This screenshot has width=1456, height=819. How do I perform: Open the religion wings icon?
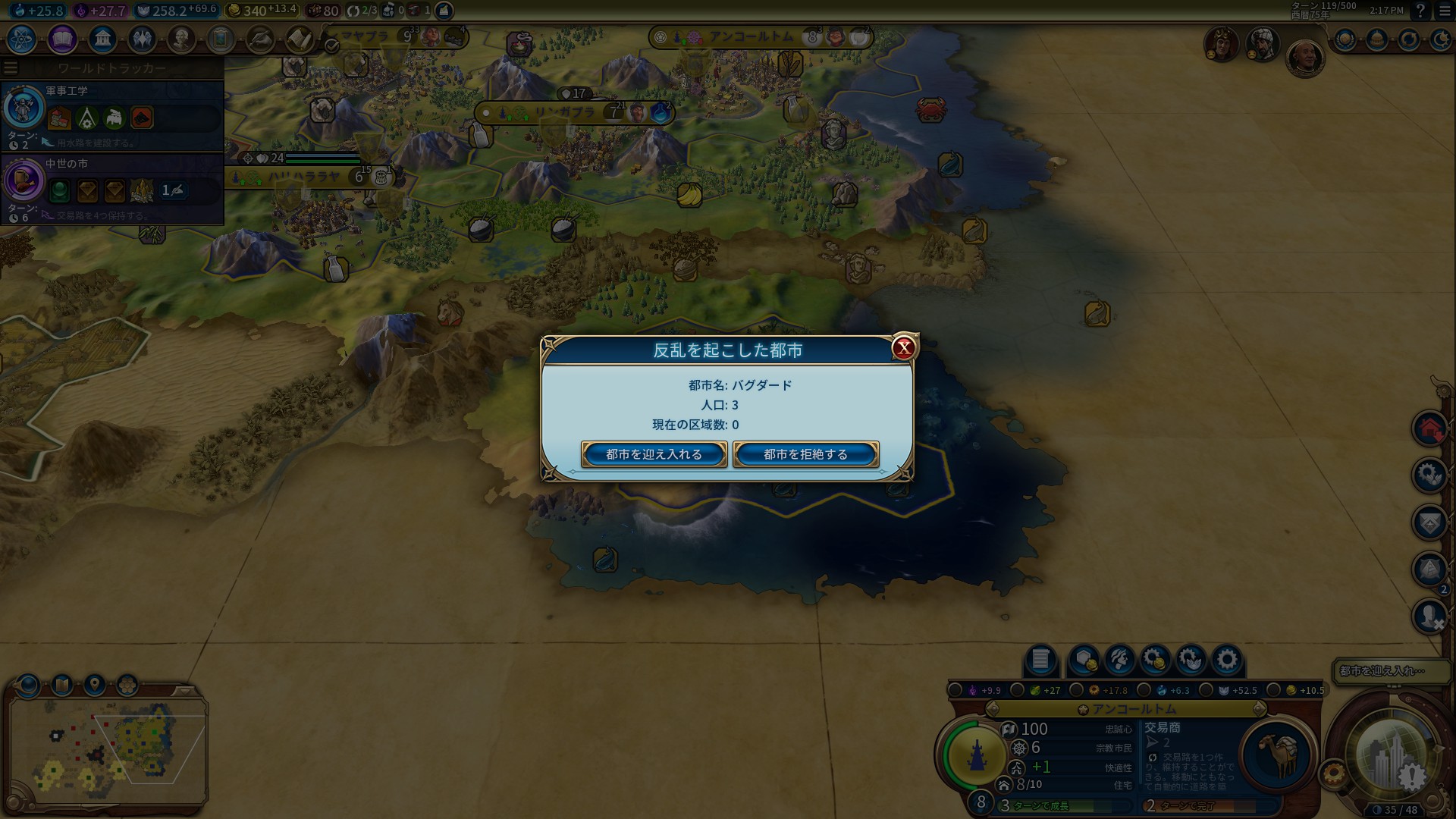coord(142,39)
